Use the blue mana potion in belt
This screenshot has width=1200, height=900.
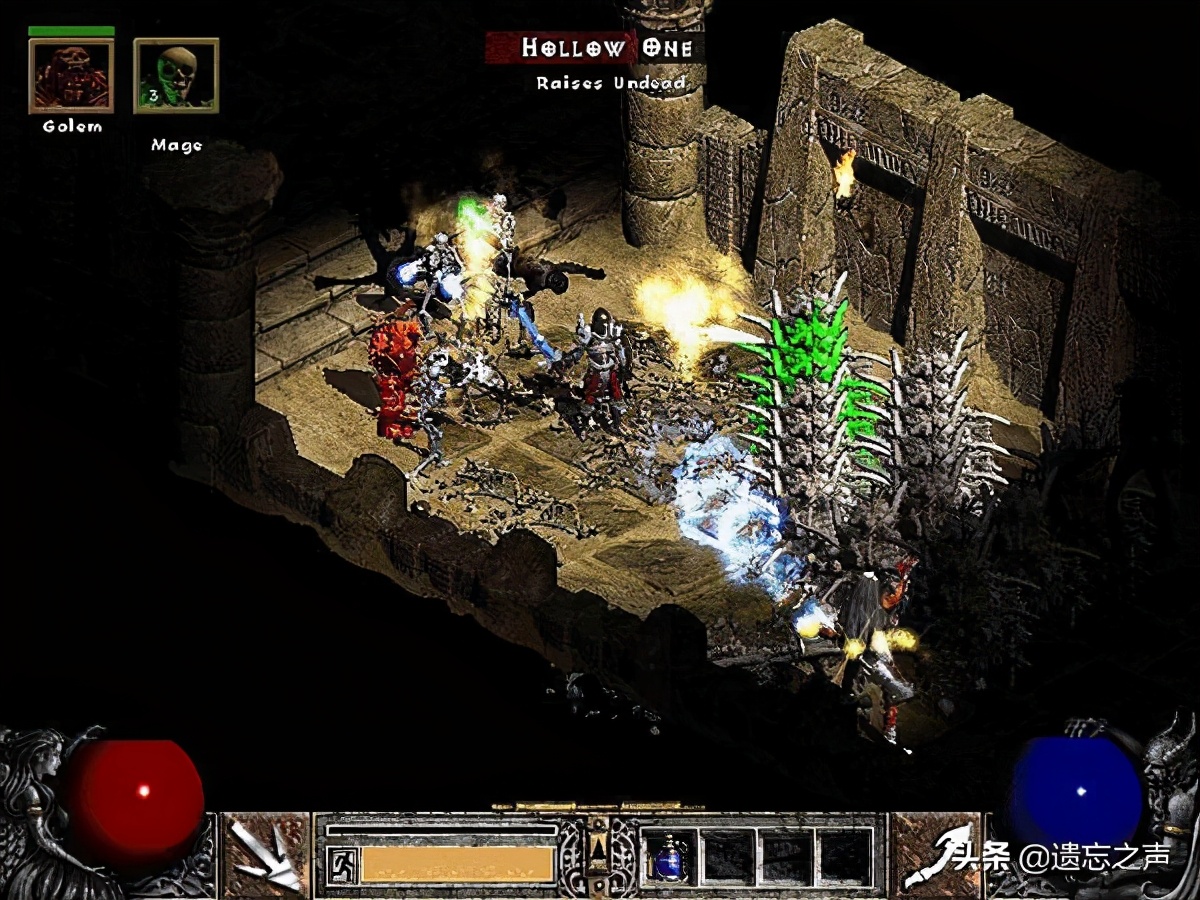coord(668,858)
